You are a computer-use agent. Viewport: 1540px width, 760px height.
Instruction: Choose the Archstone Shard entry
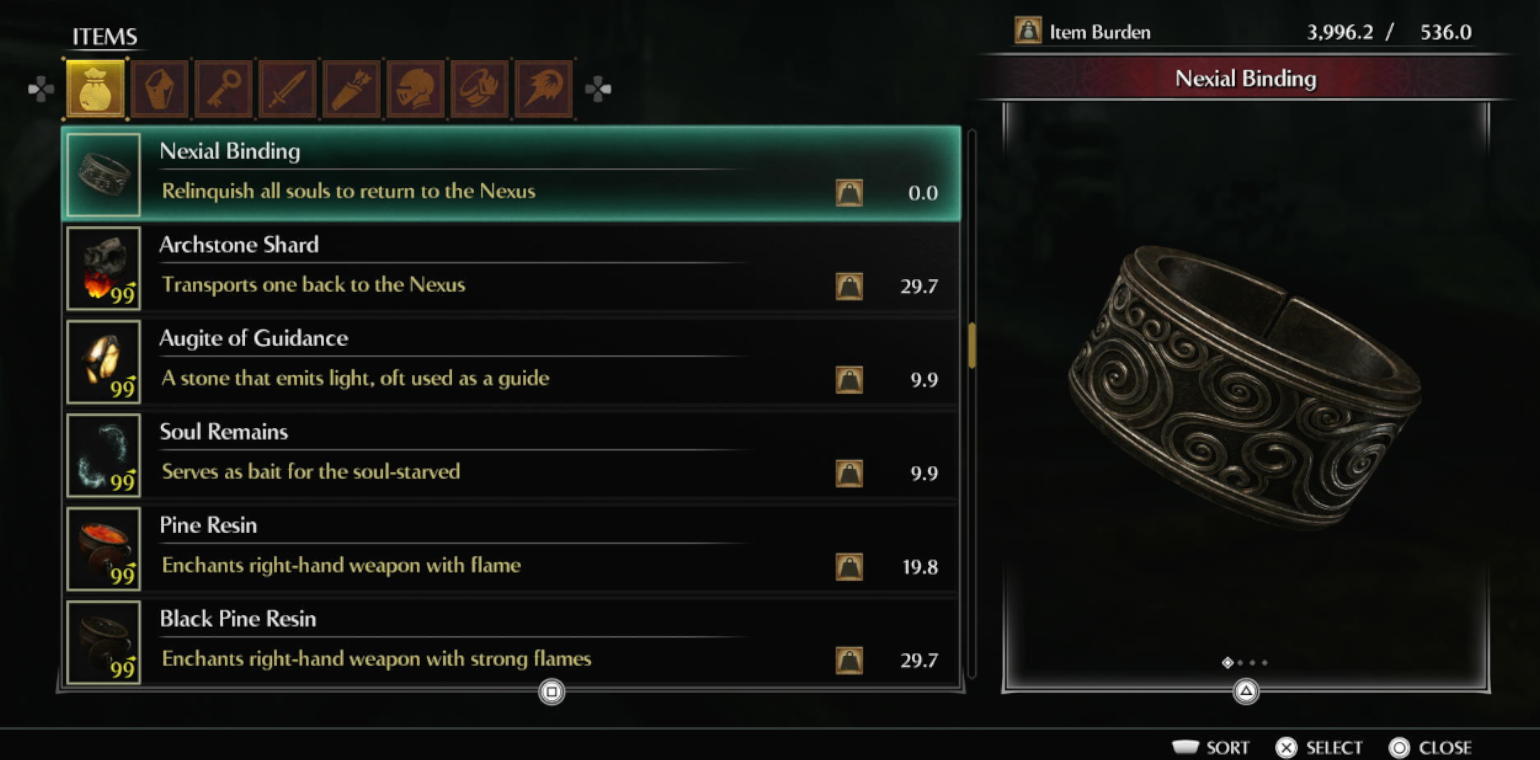point(510,267)
